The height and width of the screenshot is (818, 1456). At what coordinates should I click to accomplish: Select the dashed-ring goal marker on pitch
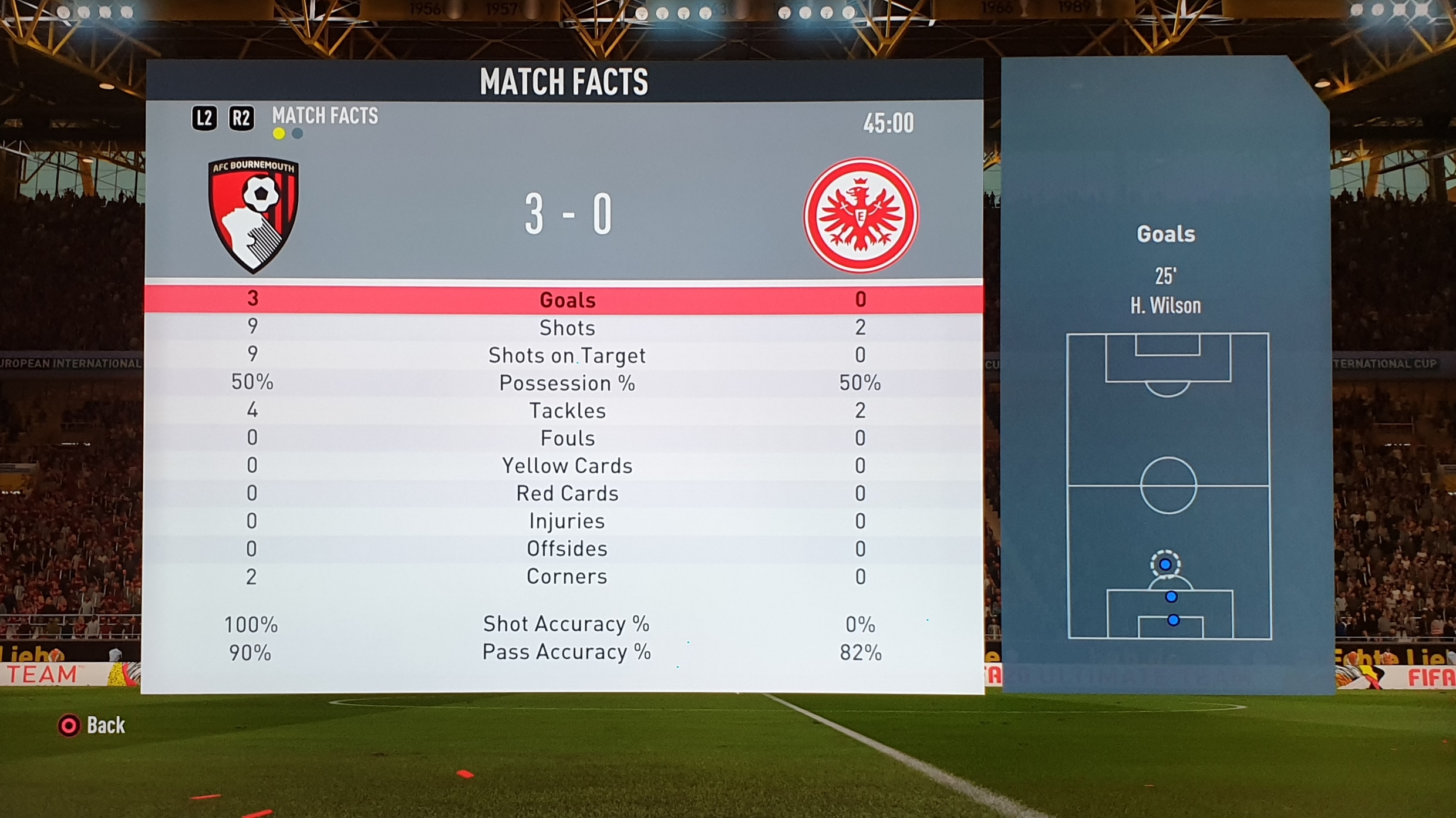[x=1165, y=564]
